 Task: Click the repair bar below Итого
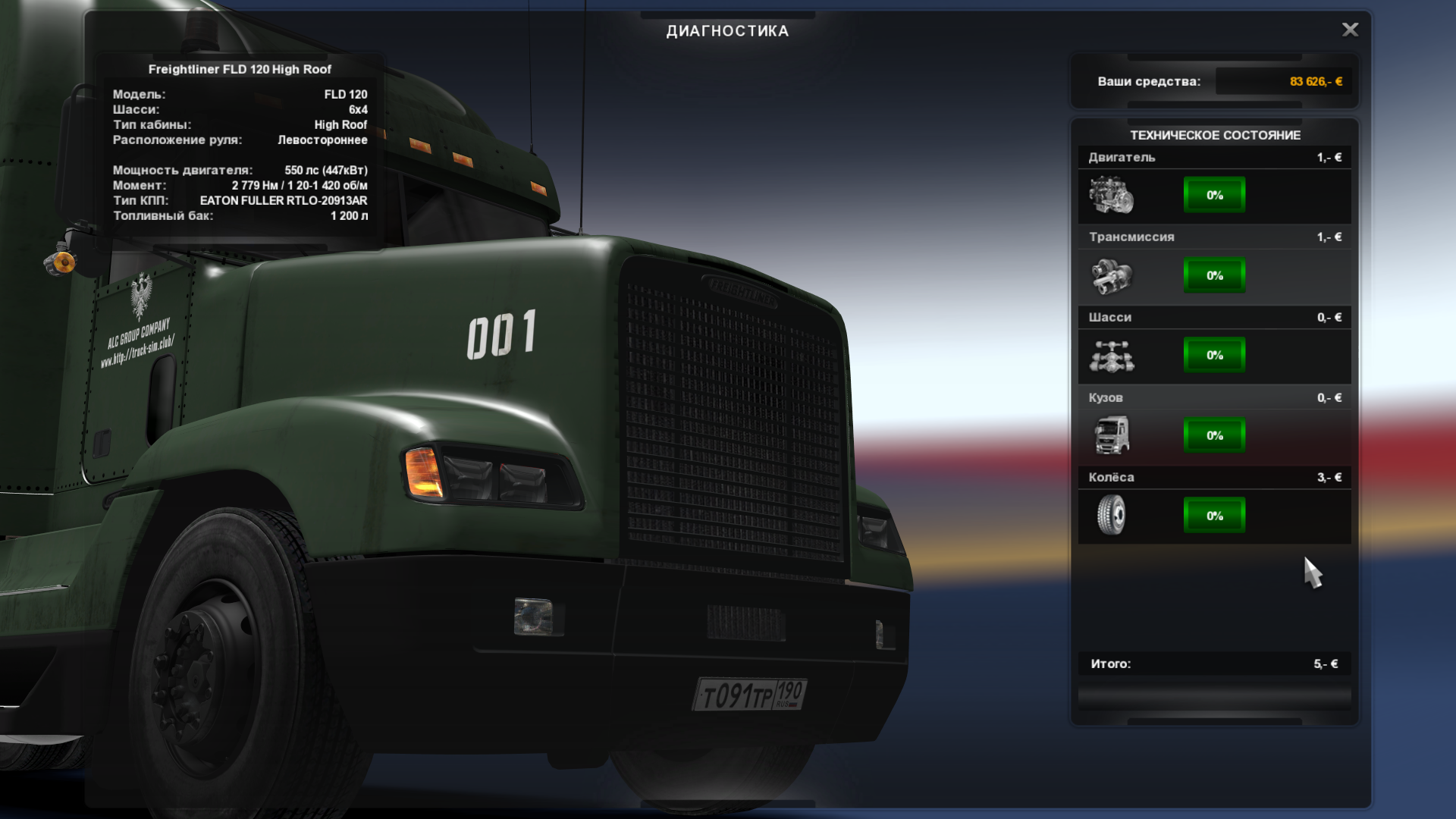(1214, 697)
